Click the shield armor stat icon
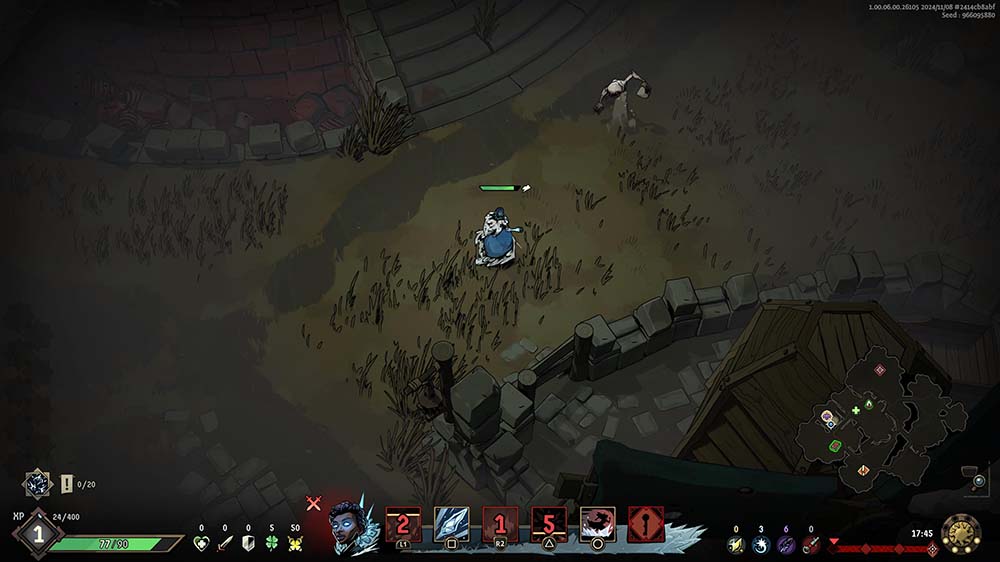Viewport: 1000px width, 562px height. click(x=248, y=543)
